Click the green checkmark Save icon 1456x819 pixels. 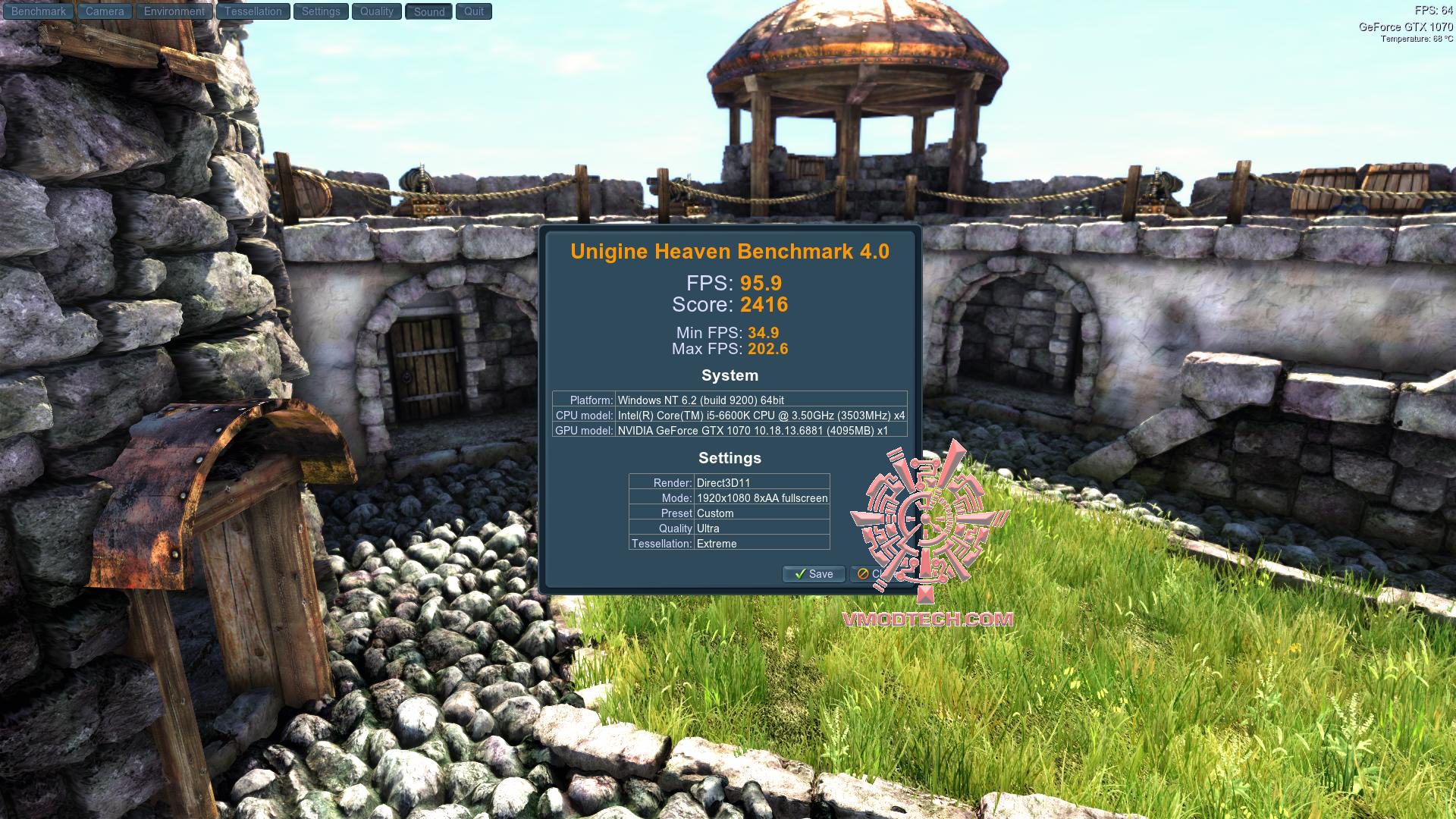pos(802,574)
